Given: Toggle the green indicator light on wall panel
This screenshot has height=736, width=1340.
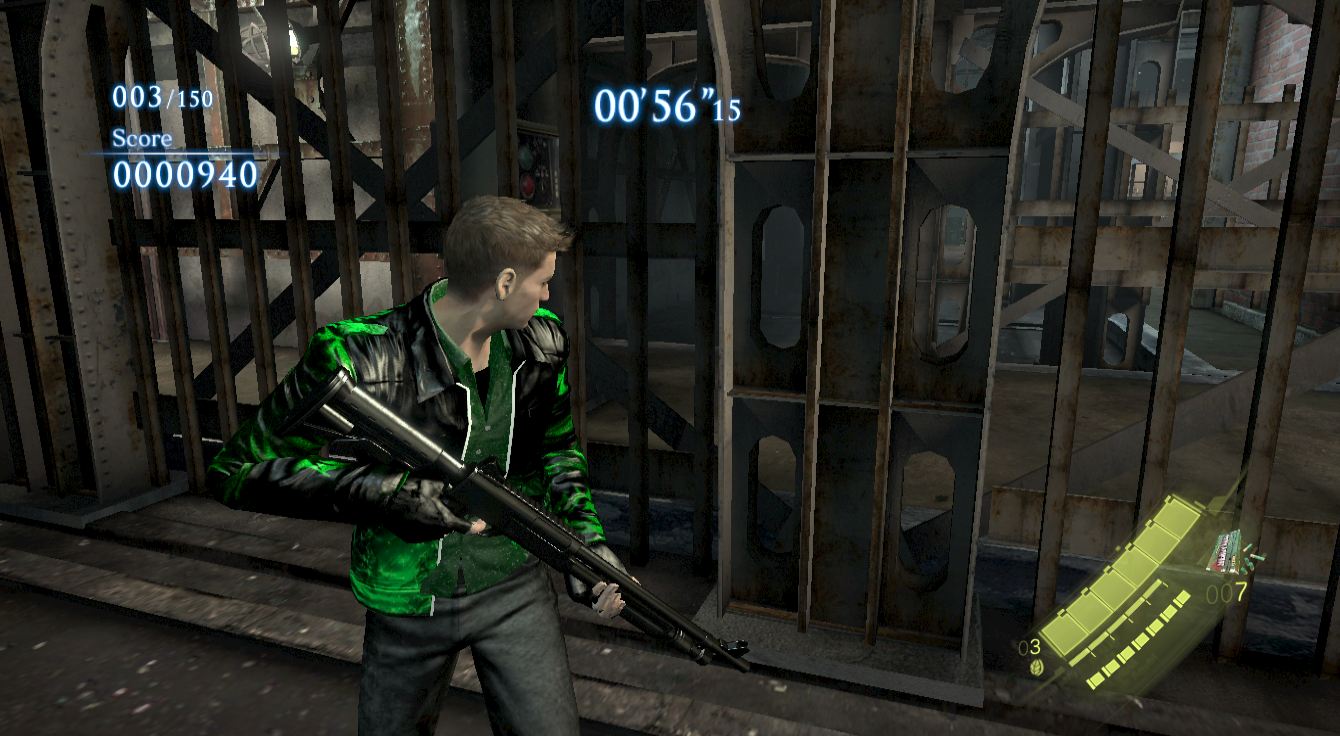Looking at the screenshot, I should click(x=526, y=157).
